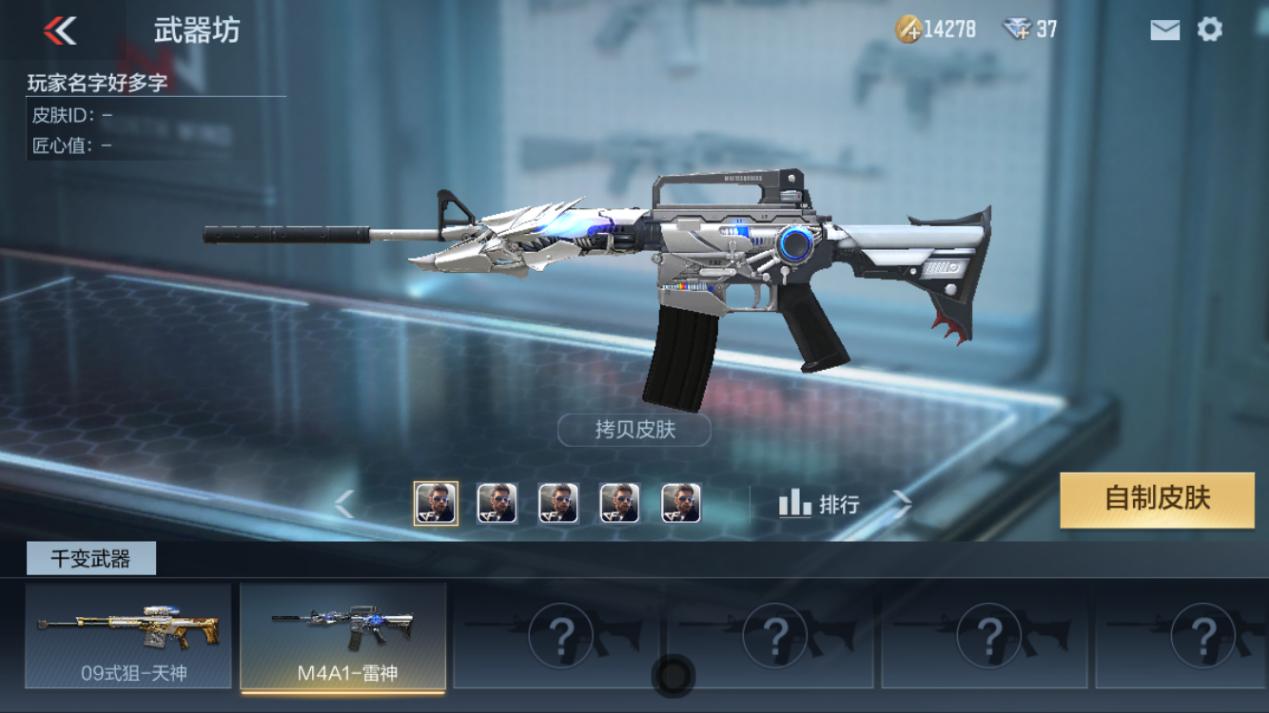Show the 排行 ranking list

tap(818, 504)
